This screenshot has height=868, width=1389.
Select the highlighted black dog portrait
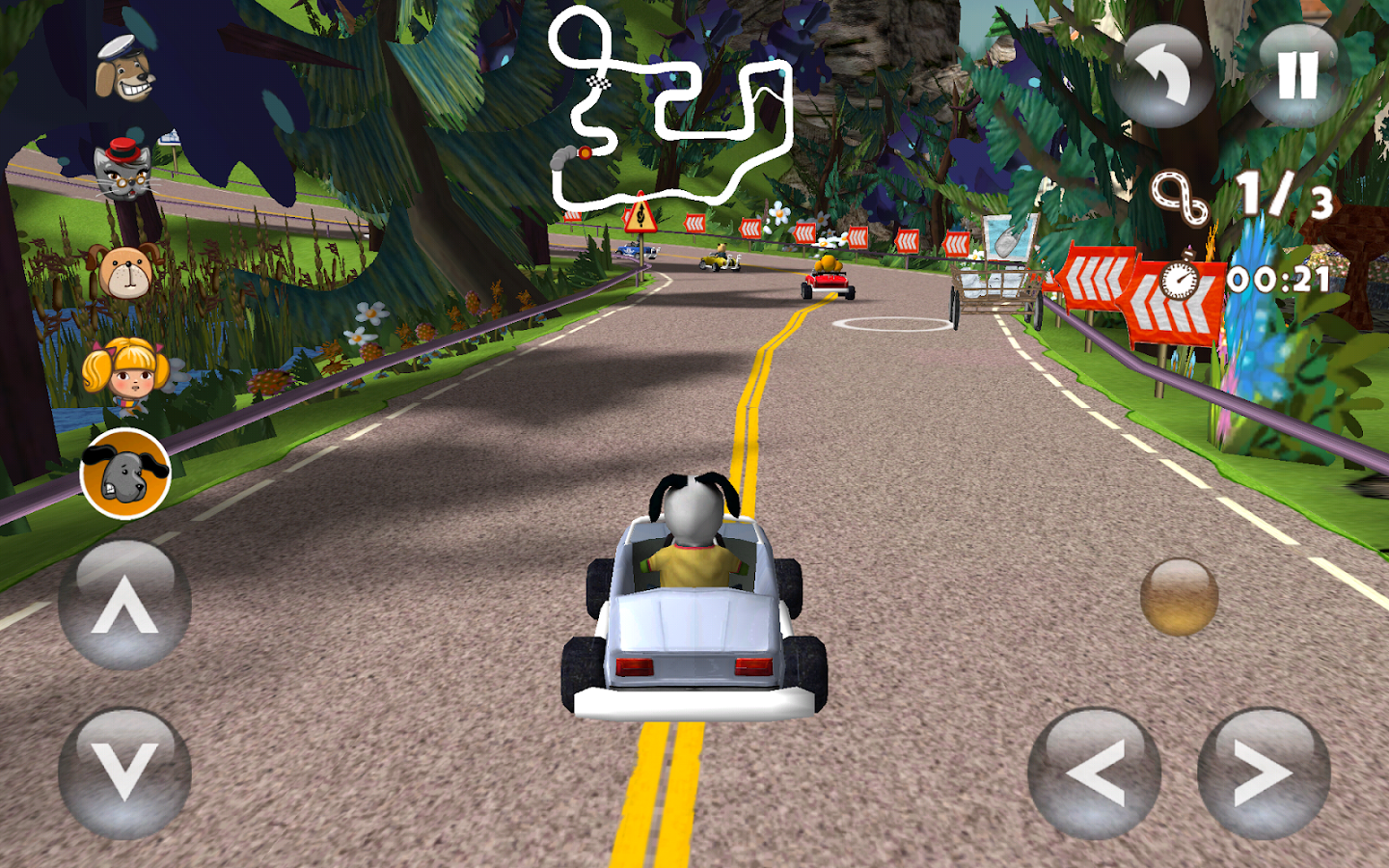click(x=125, y=473)
